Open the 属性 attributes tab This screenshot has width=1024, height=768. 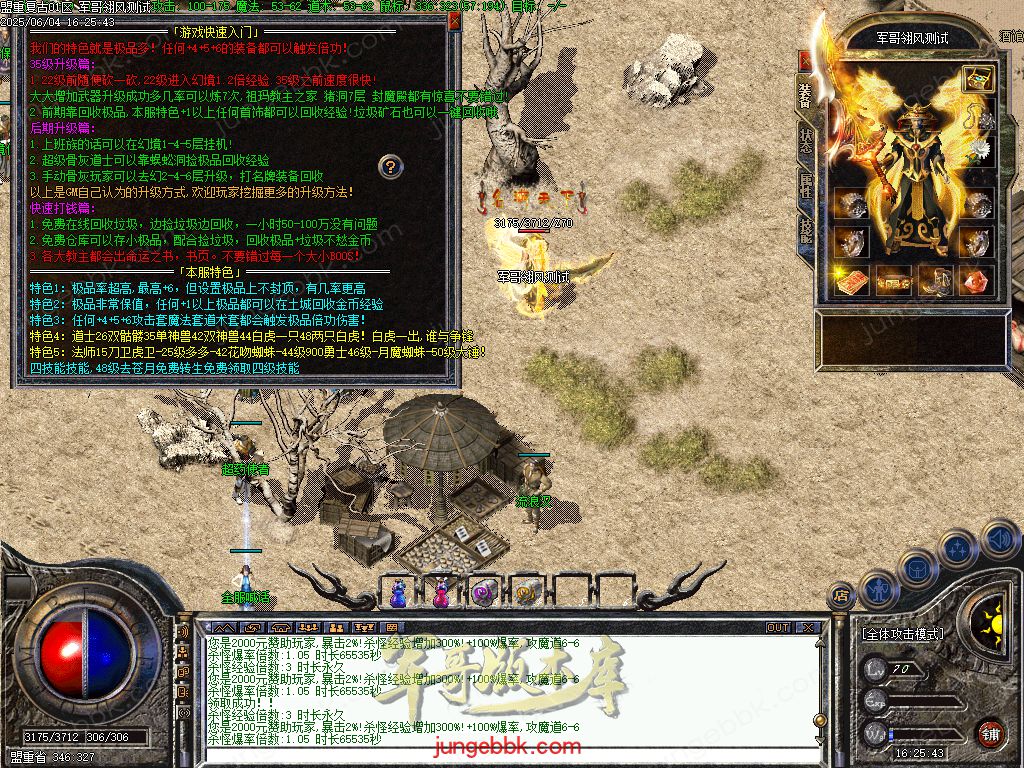tap(806, 186)
